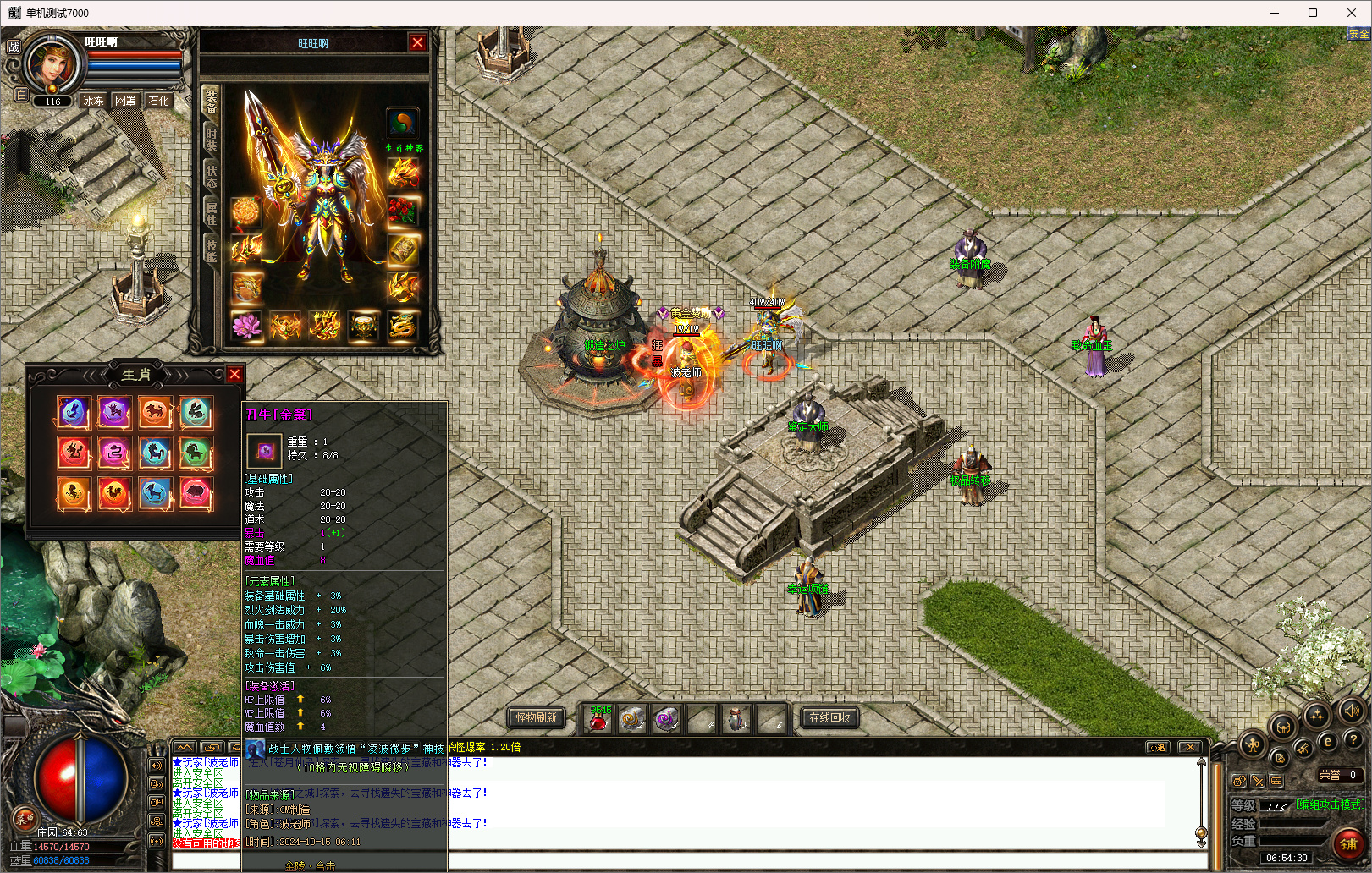Open the 状态 status tab
Viewport: 1372px width, 873px height.
[211, 176]
